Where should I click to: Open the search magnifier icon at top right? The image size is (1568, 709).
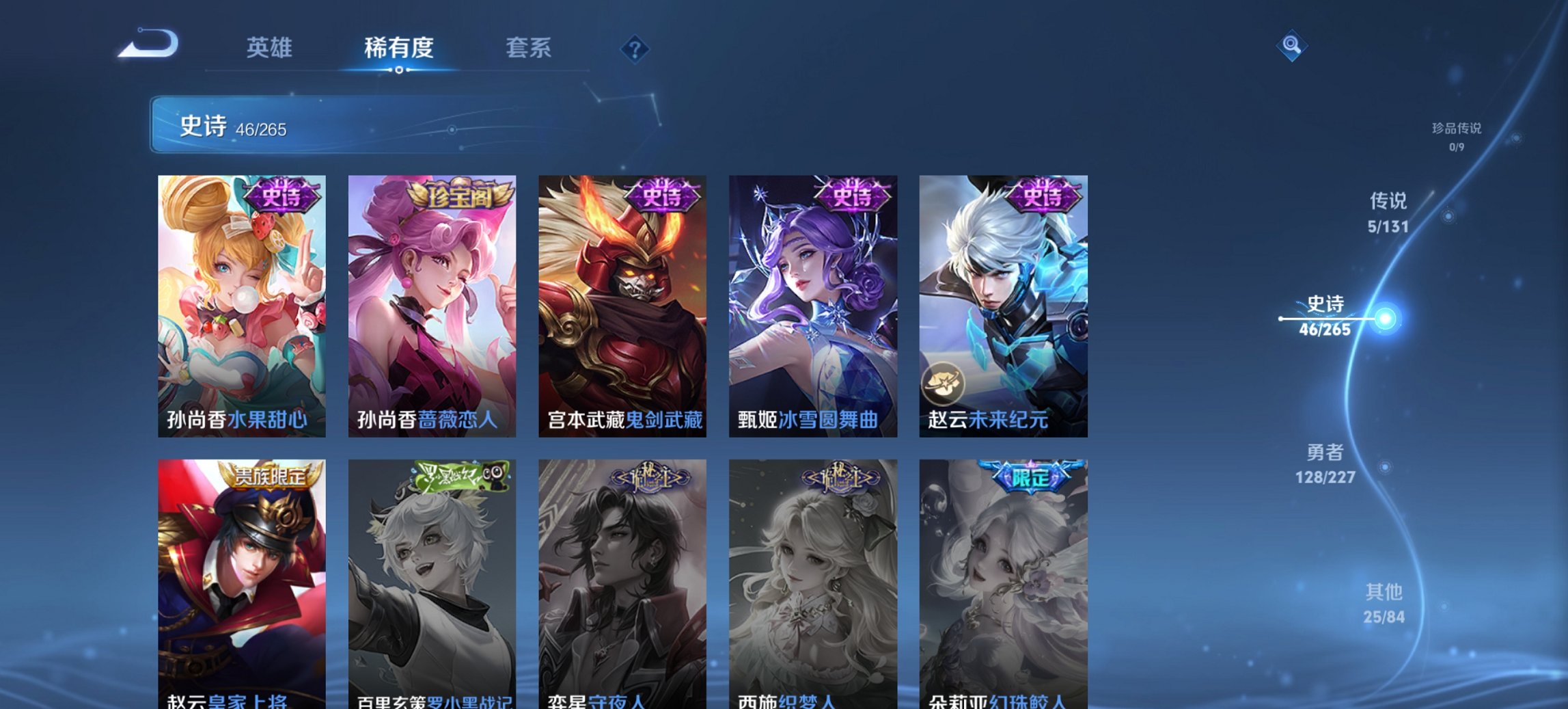(1291, 45)
